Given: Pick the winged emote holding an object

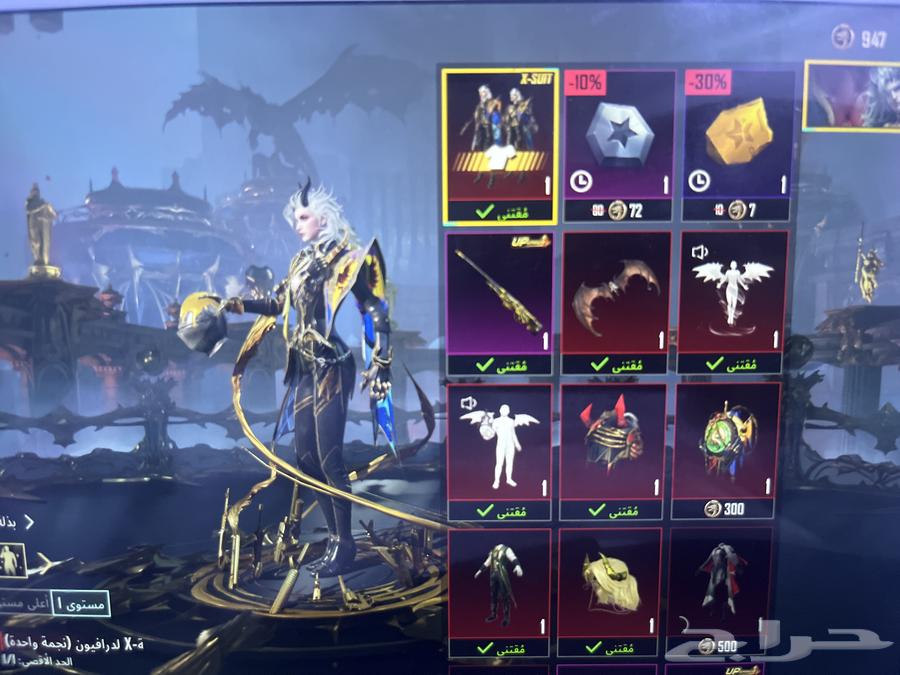Looking at the screenshot, I should point(498,450).
